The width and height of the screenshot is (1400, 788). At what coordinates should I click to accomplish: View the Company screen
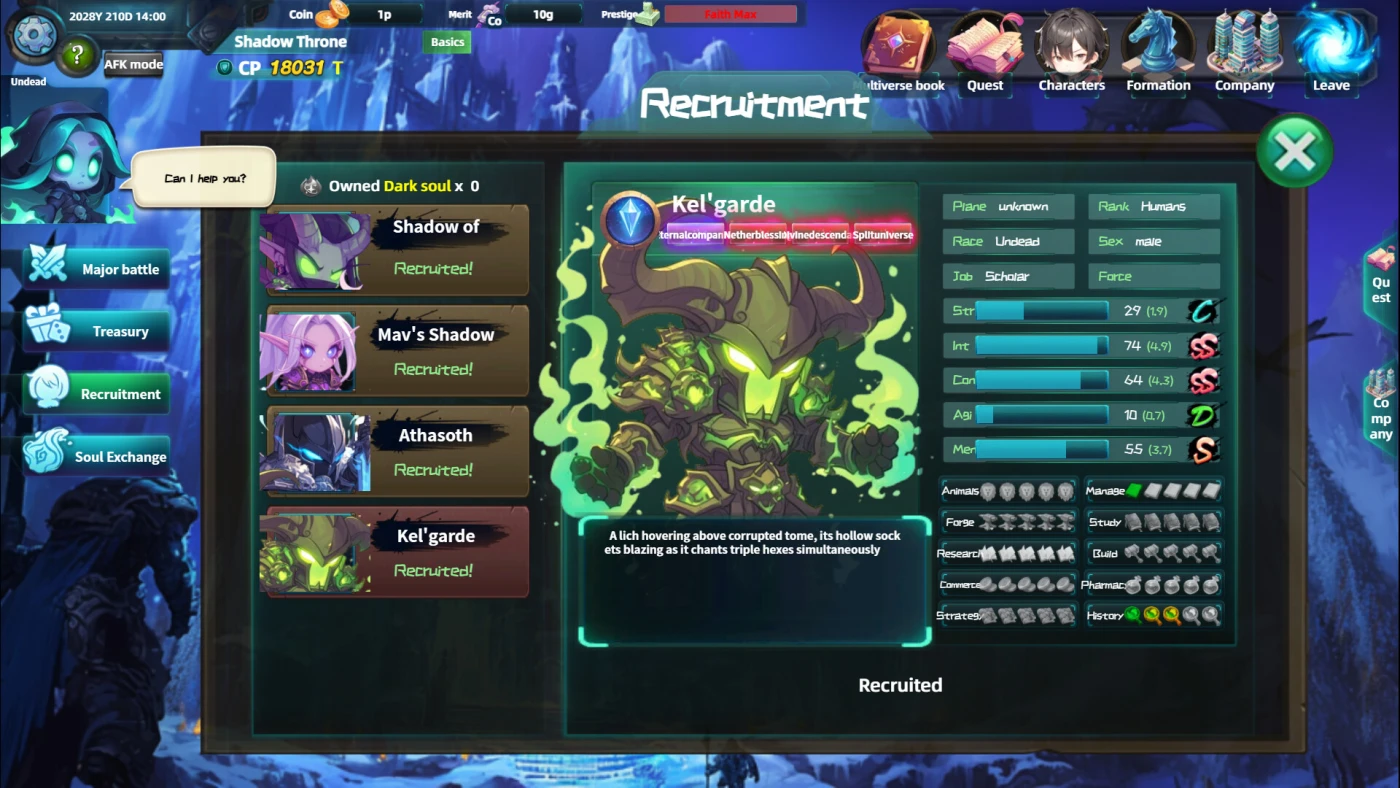pyautogui.click(x=1244, y=52)
